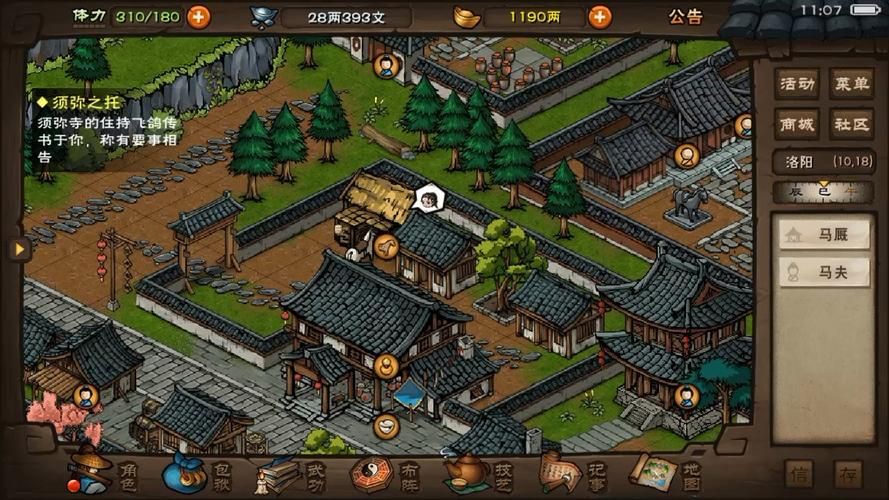This screenshot has height=500, width=889.
Task: Click the plus button beside gold ingot 1190两
Action: pos(599,16)
